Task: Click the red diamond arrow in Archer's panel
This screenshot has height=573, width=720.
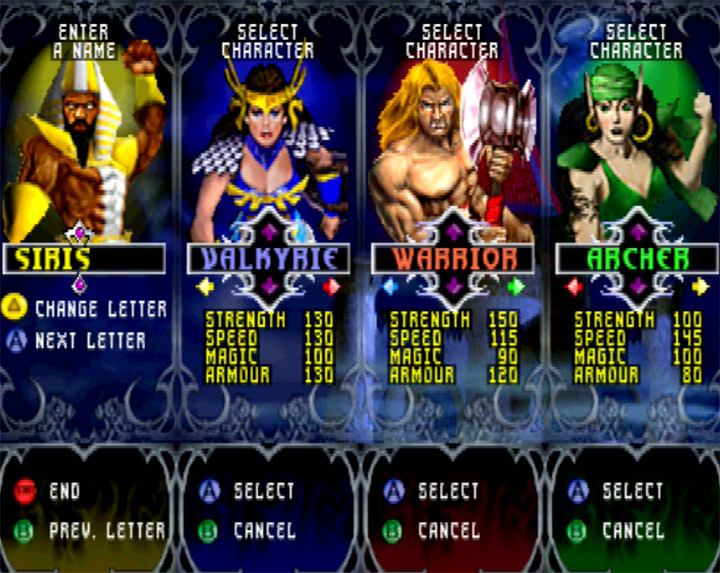Action: [x=574, y=287]
